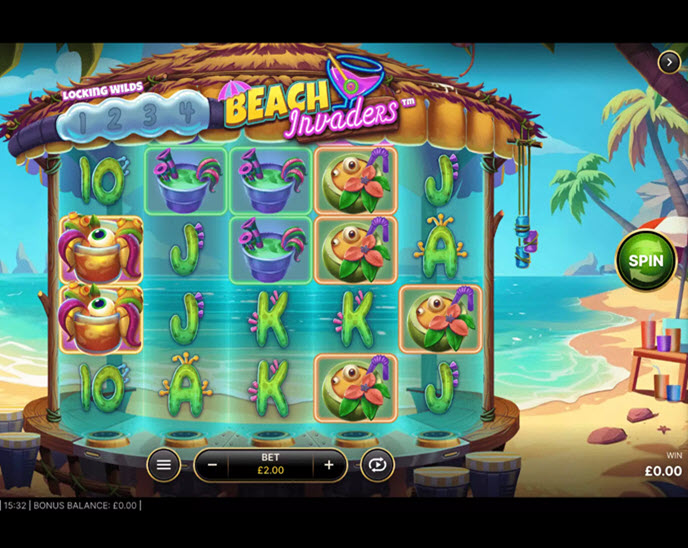Spin the reels with the green SPIN button
Viewport: 688px width, 548px height.
pyautogui.click(x=646, y=260)
